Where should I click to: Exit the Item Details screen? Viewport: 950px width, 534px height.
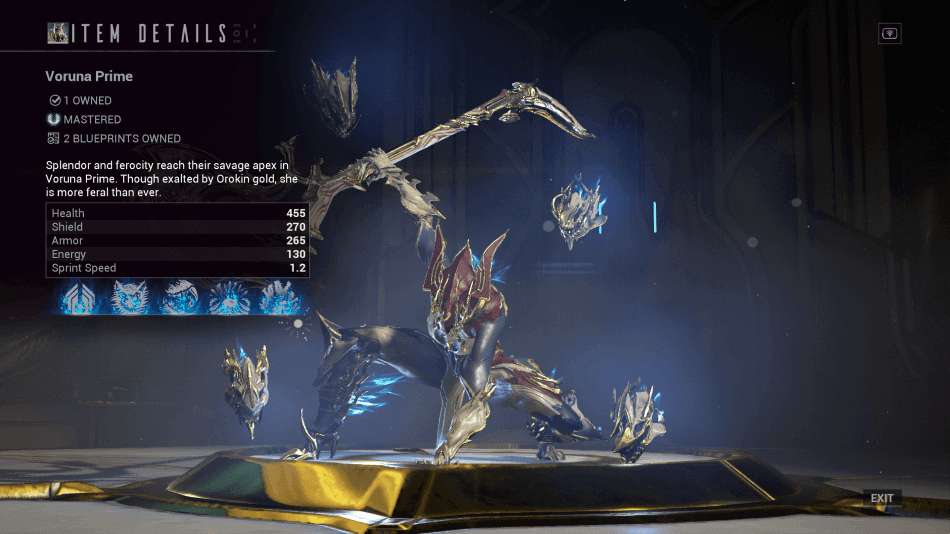coord(881,498)
